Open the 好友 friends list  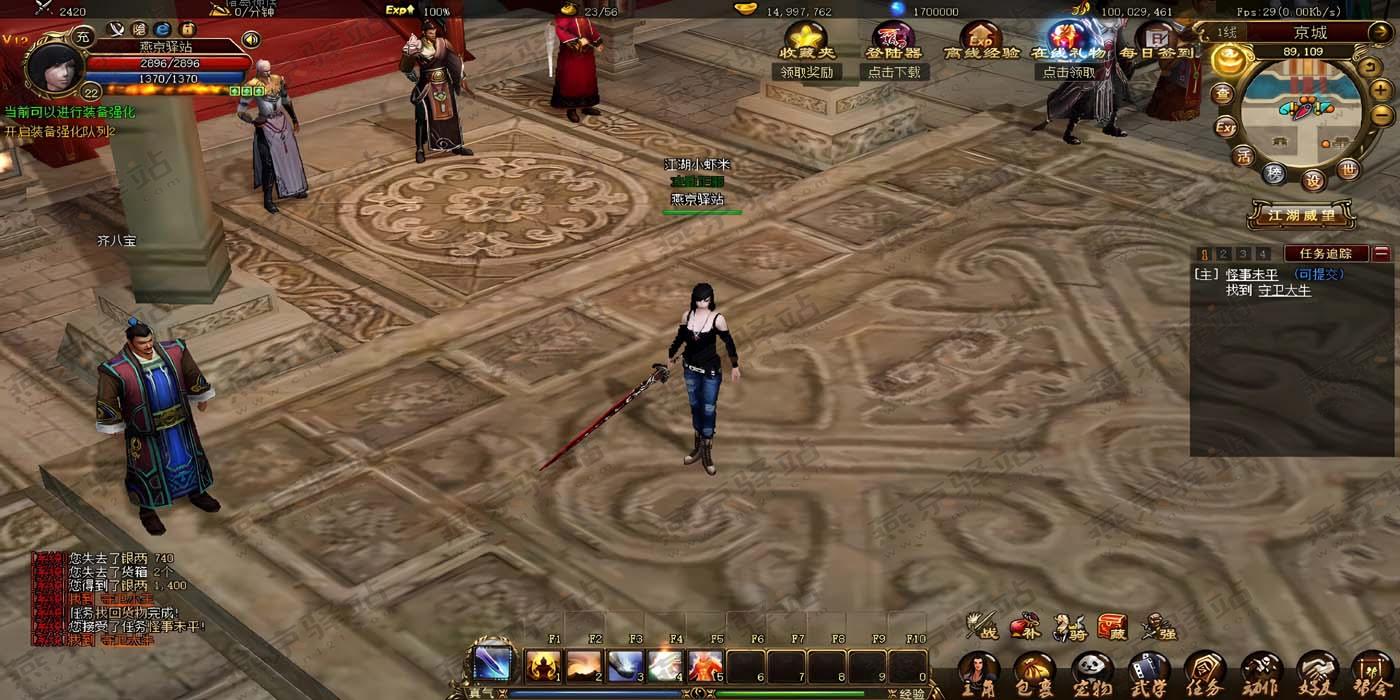coord(1316,670)
